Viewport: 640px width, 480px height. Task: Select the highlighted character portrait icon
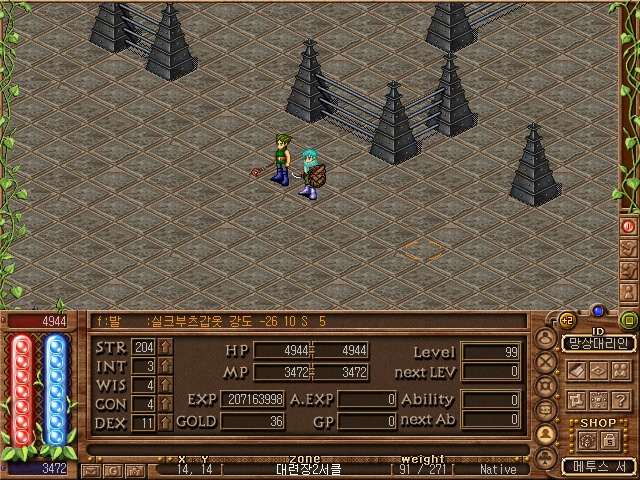[x=545, y=434]
